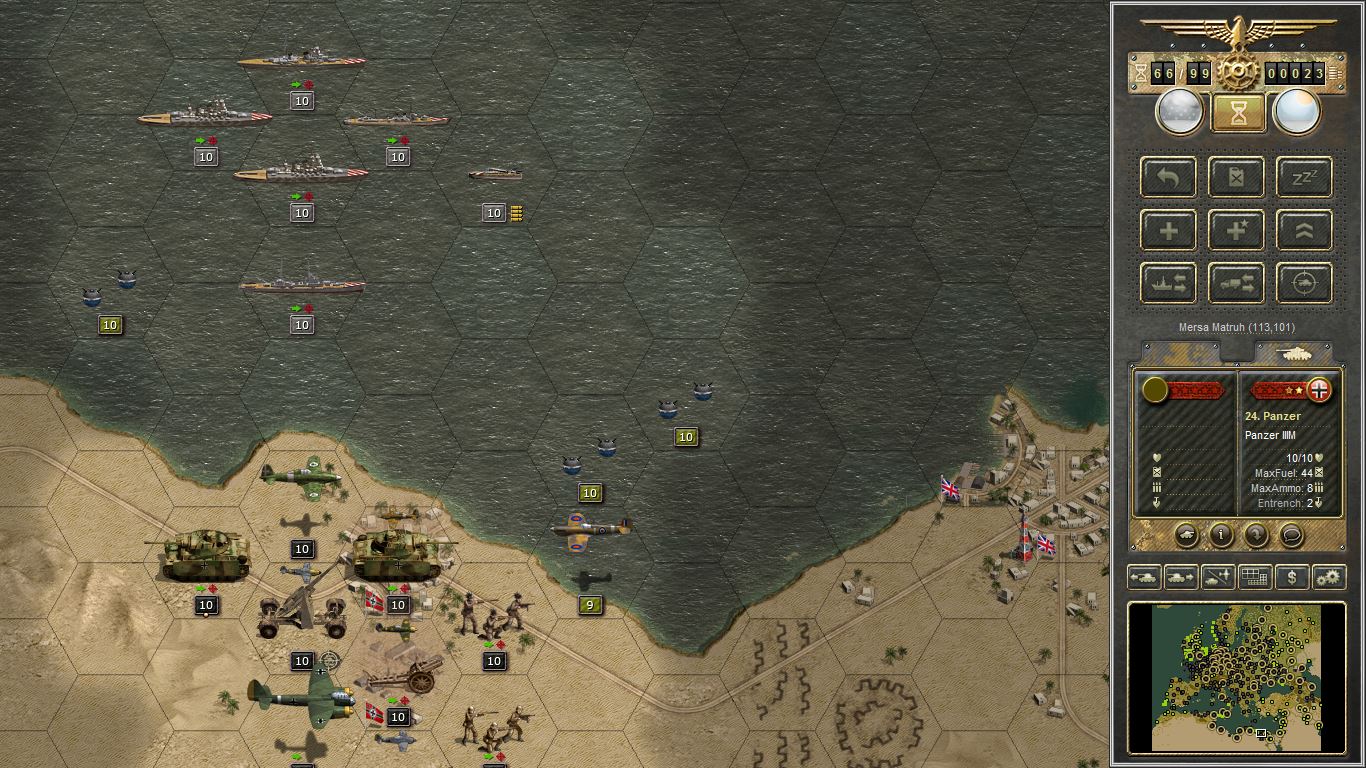Resupply the unit with the fuel can button
The width and height of the screenshot is (1366, 768).
[x=1237, y=177]
